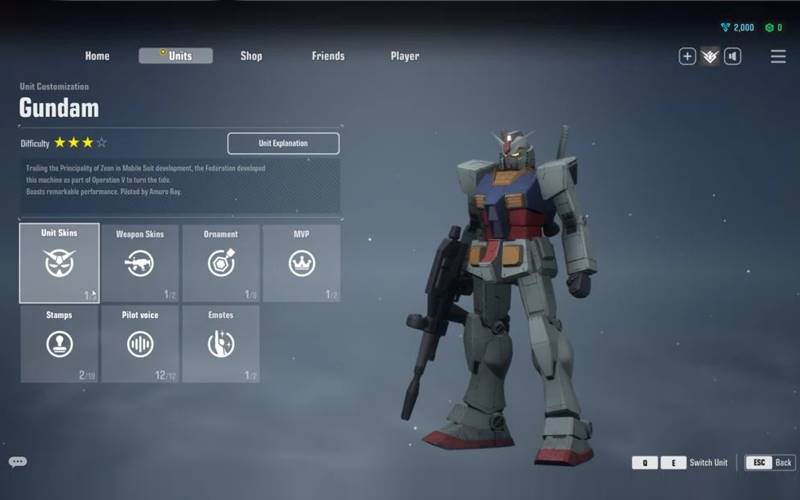Viewport: 800px width, 500px height.
Task: Open the MVP customization tile
Action: point(301,263)
